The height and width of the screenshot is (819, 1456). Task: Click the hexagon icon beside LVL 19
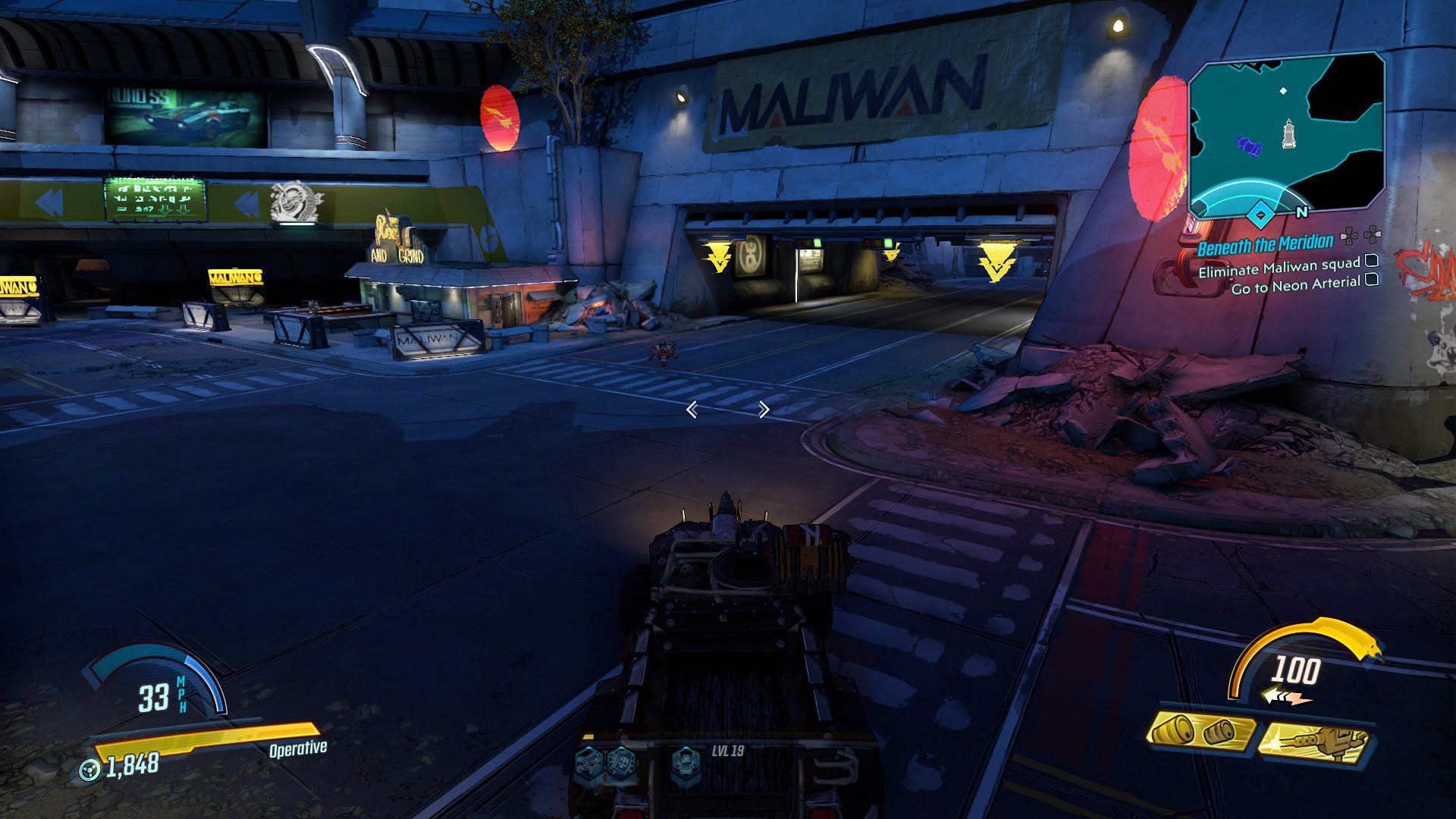click(x=686, y=760)
